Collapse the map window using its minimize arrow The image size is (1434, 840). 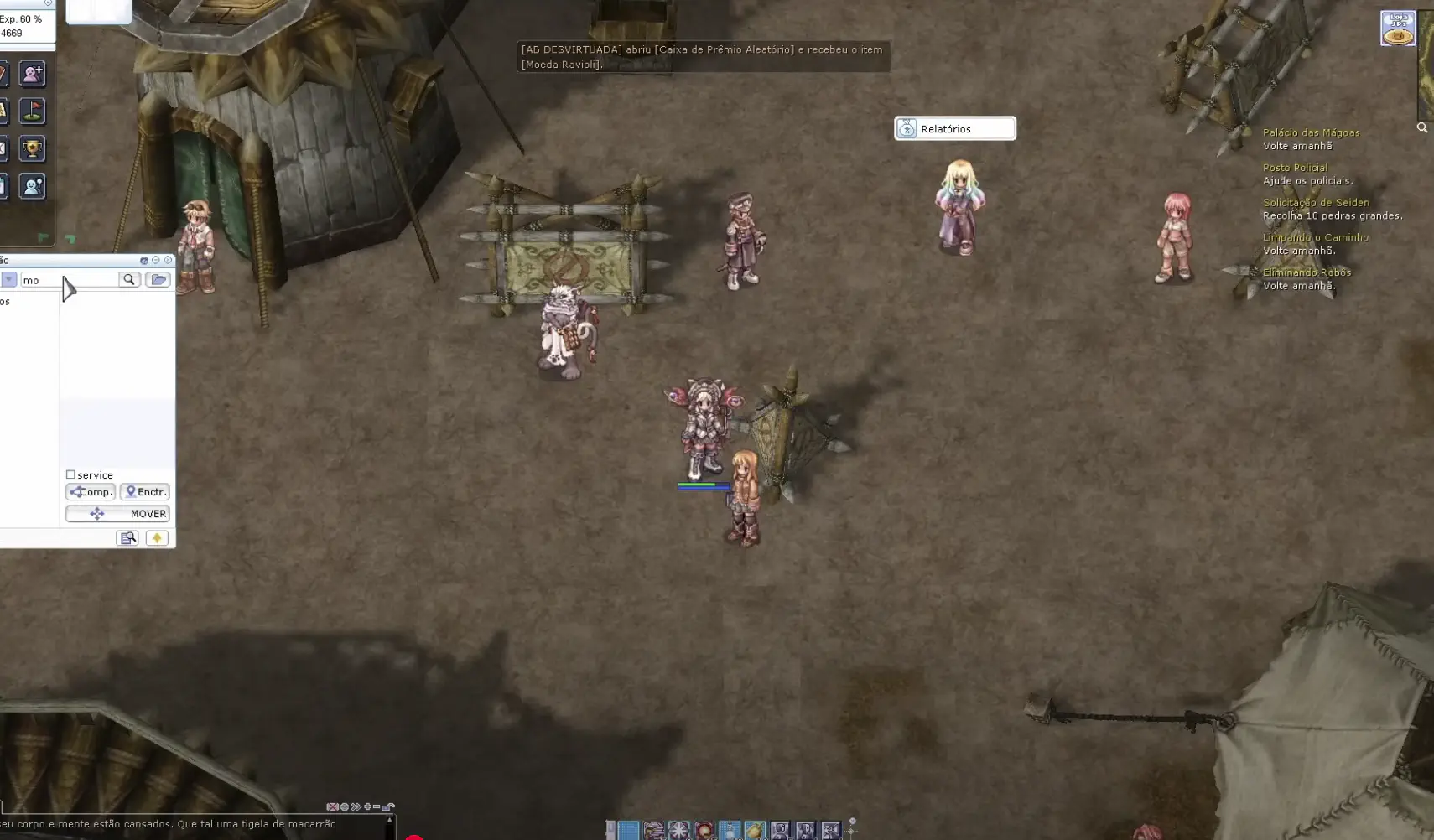tap(156, 260)
